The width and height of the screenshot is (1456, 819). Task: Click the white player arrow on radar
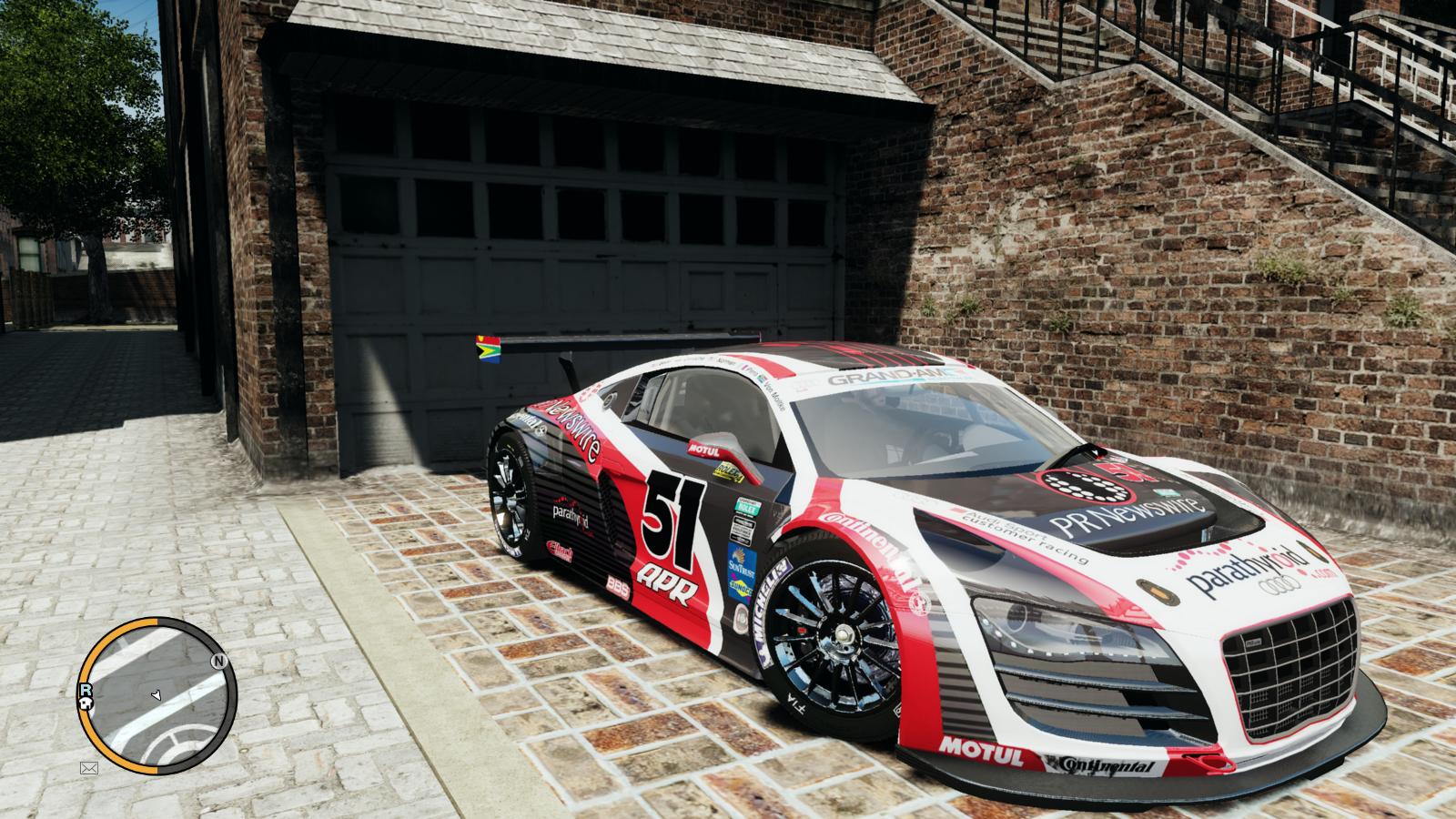point(156,695)
